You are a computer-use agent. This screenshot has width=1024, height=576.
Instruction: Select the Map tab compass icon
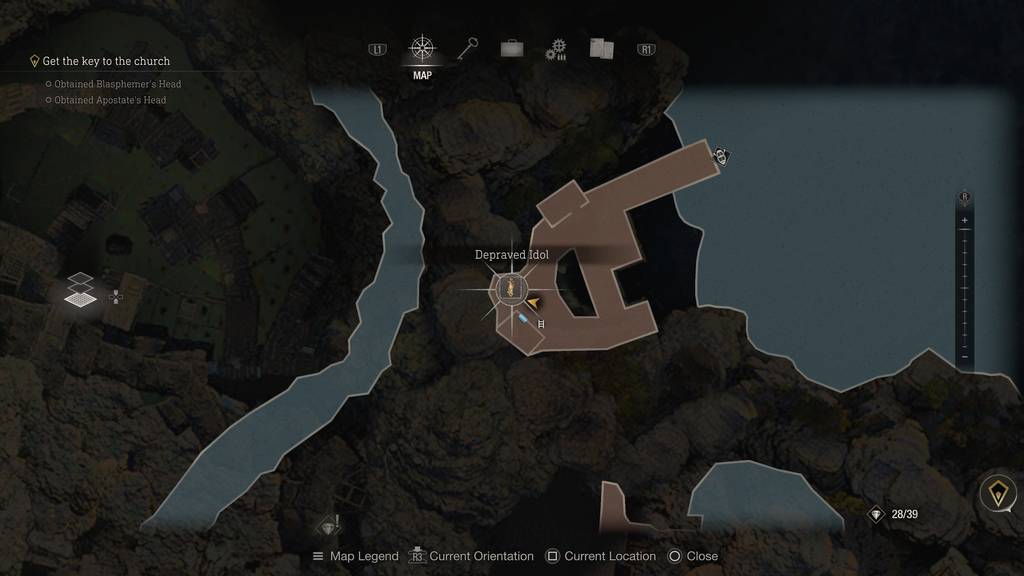click(422, 48)
